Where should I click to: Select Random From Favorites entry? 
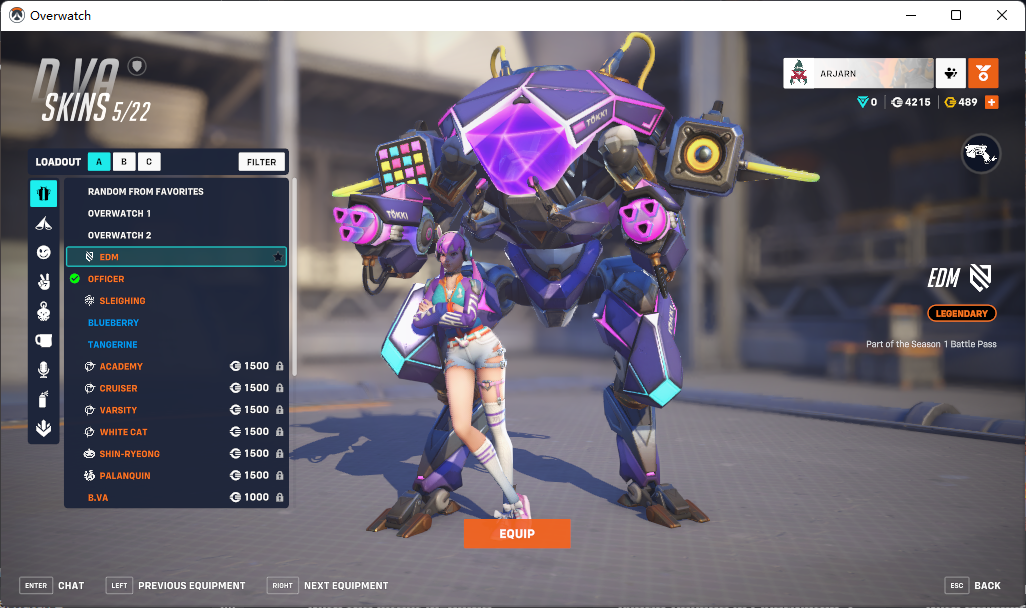tap(146, 191)
